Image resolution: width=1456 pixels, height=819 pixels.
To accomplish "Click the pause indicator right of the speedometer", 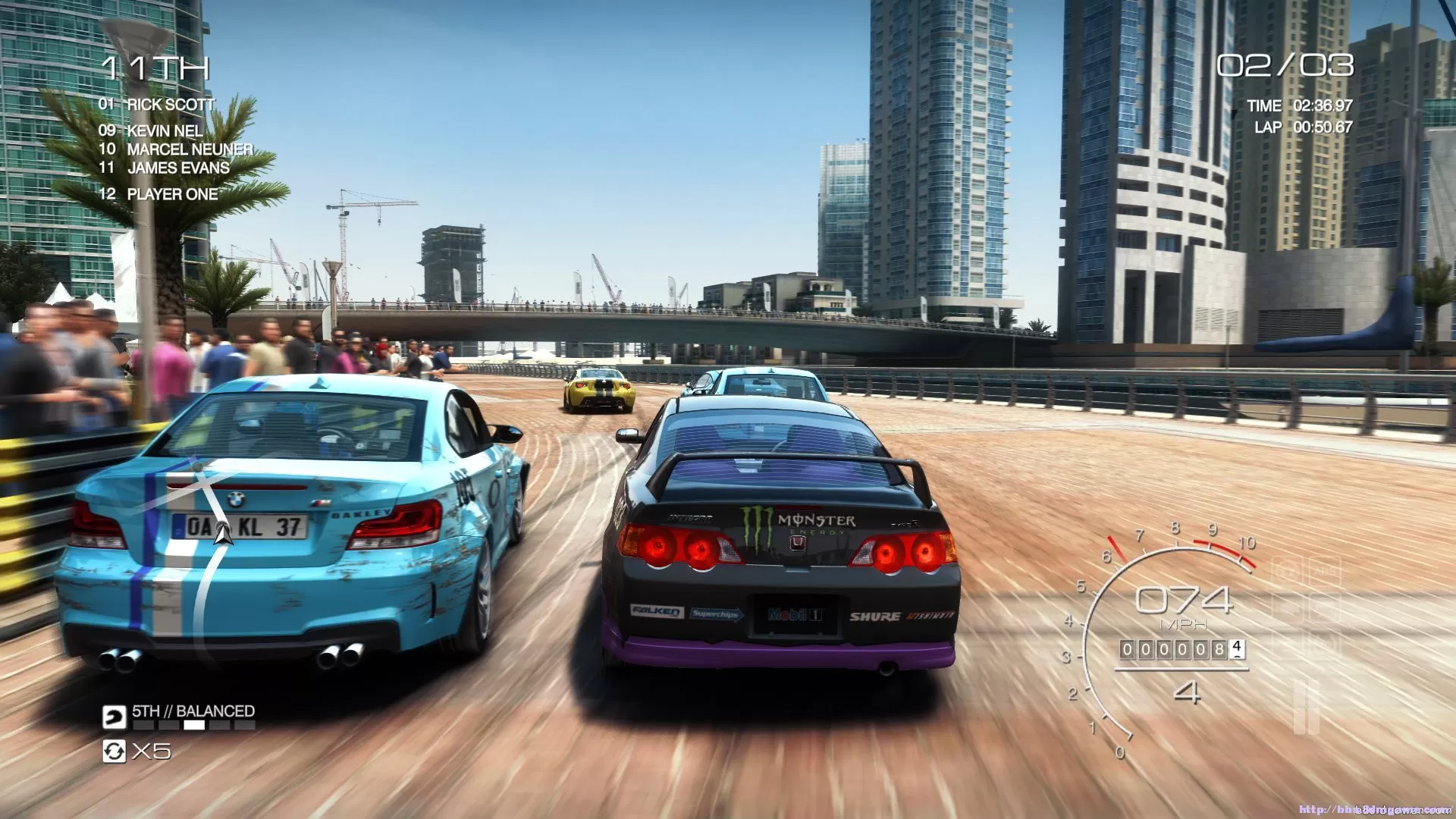I will [1306, 707].
